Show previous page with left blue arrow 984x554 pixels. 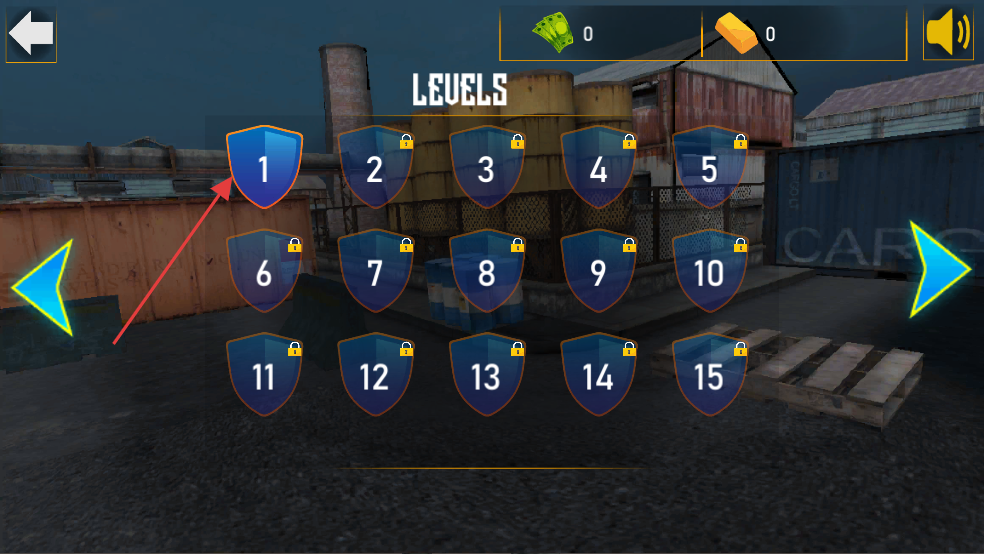pyautogui.click(x=43, y=288)
